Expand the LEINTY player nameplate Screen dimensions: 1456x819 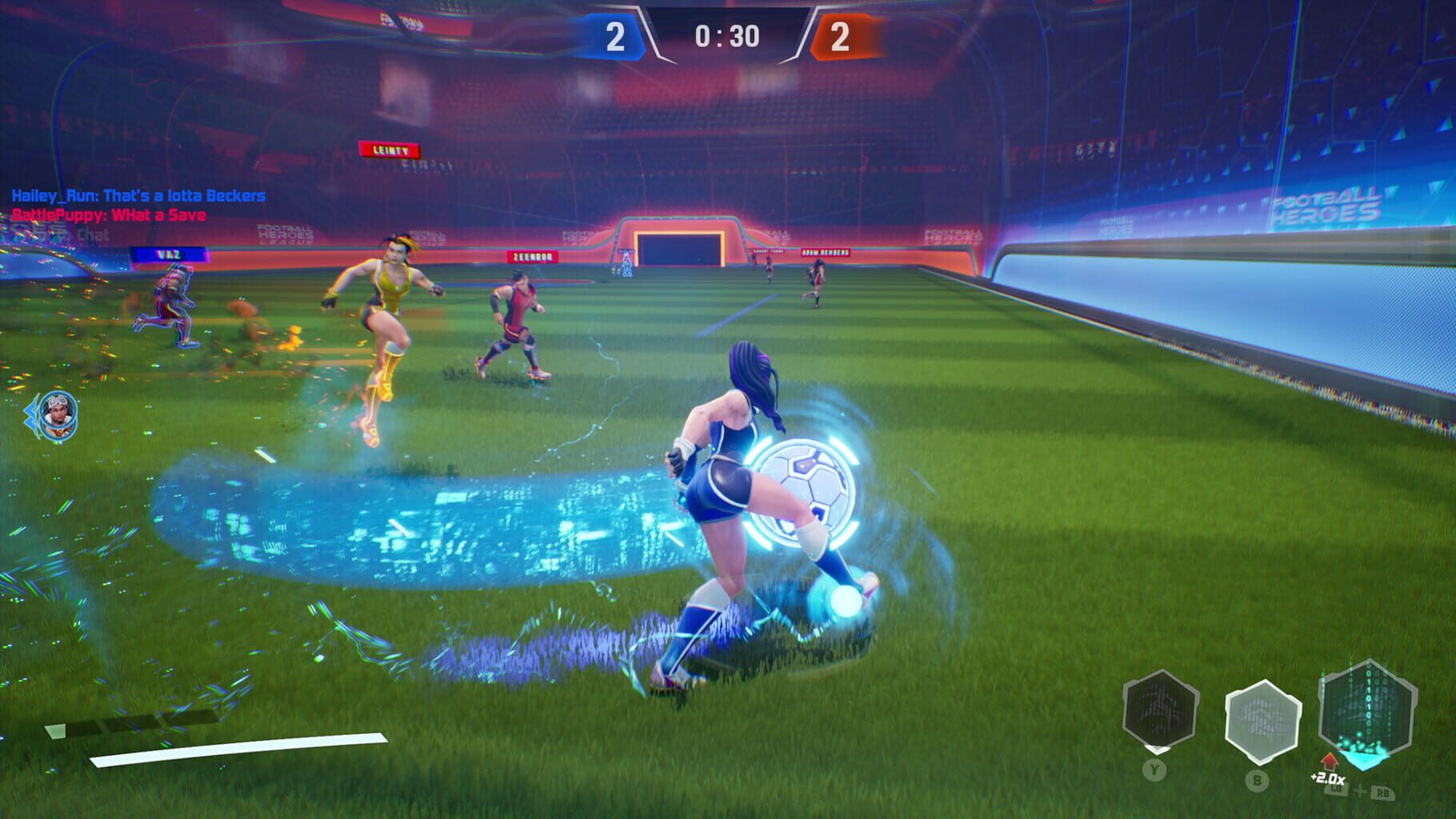point(387,150)
